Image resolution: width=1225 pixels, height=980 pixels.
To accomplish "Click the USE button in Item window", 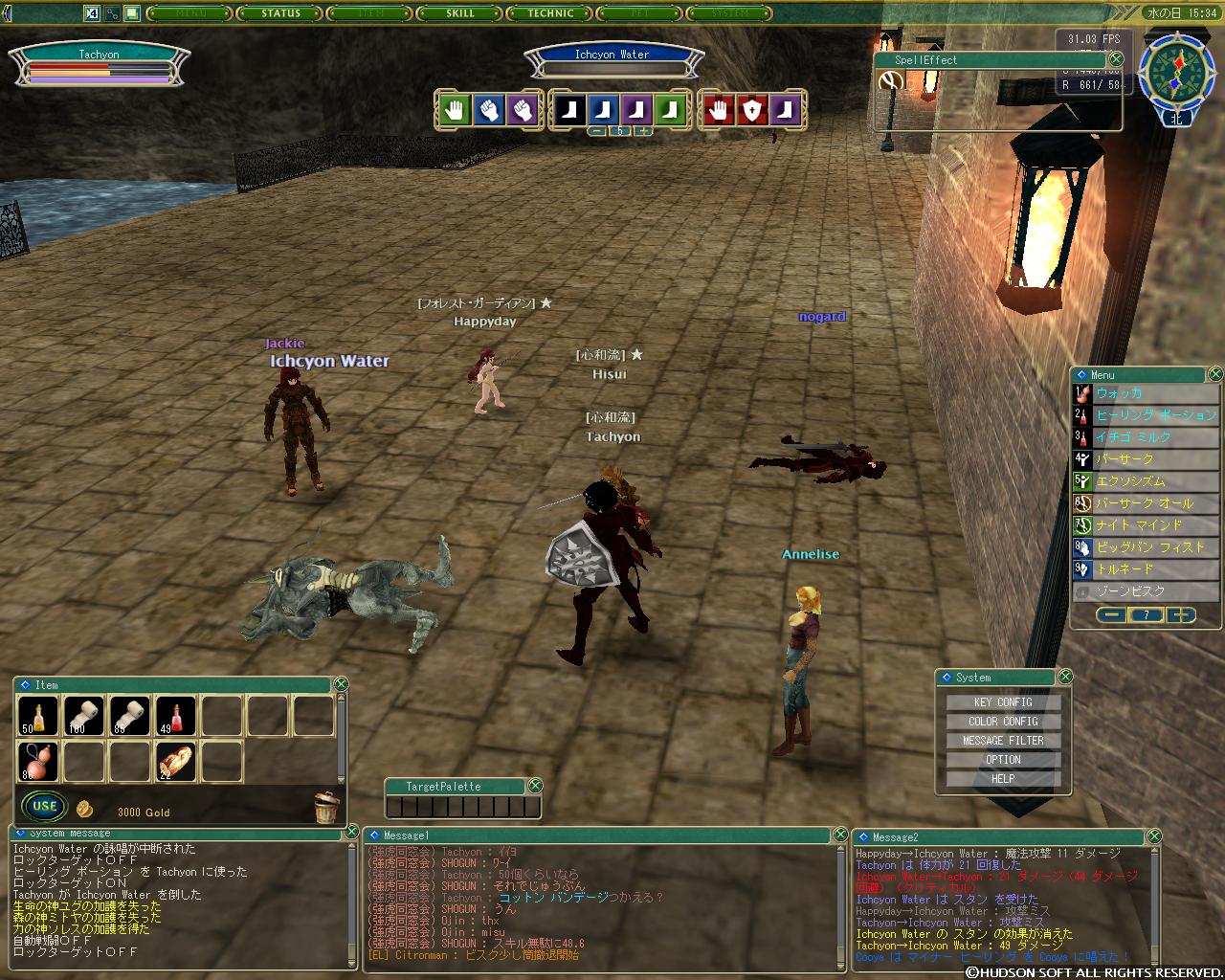I will [44, 806].
